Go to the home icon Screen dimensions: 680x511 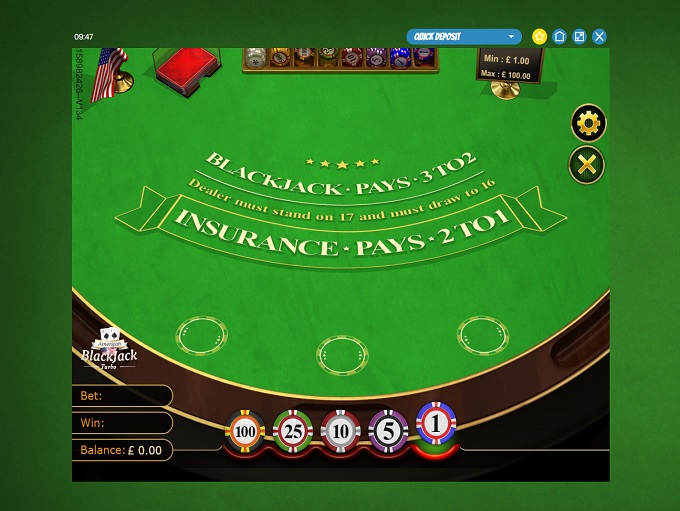560,37
